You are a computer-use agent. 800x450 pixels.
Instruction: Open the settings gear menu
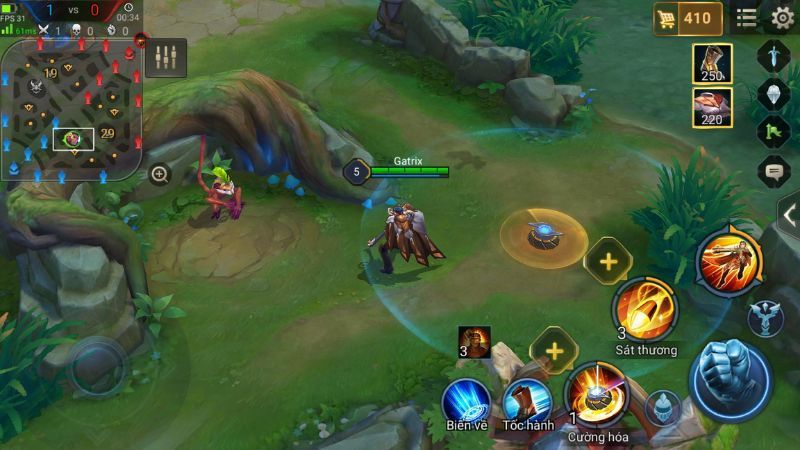[x=782, y=18]
